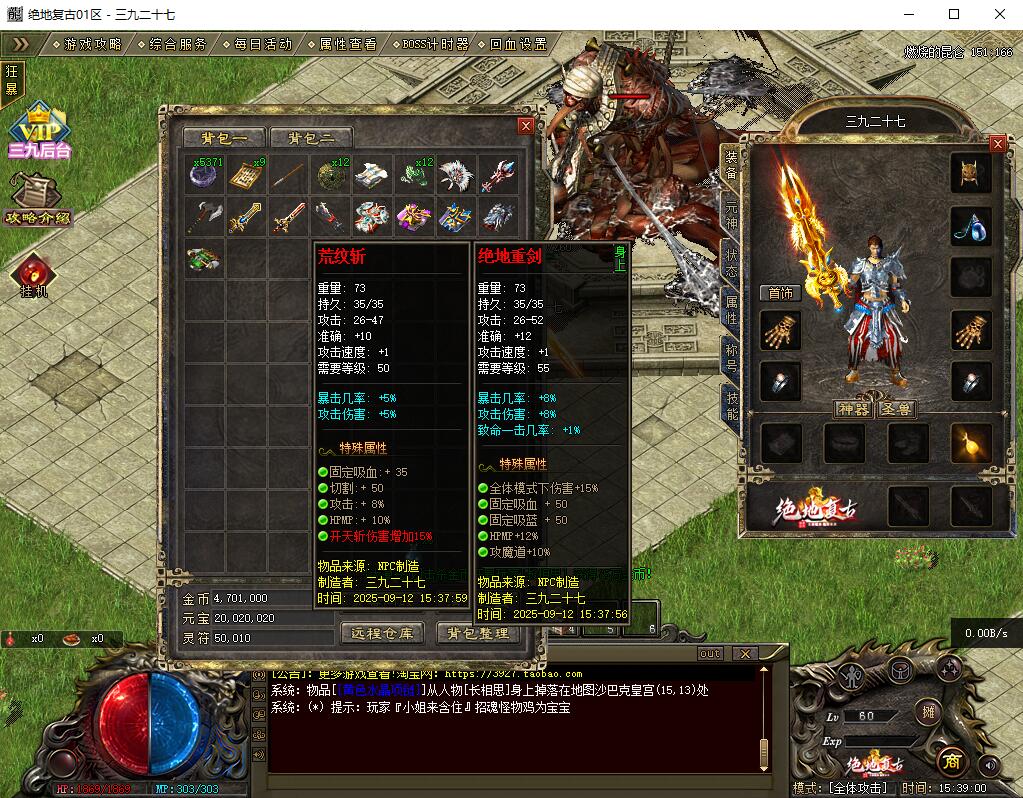The height and width of the screenshot is (798, 1023).
Task: Click the 神器 artifact button
Action: pyautogui.click(x=852, y=409)
